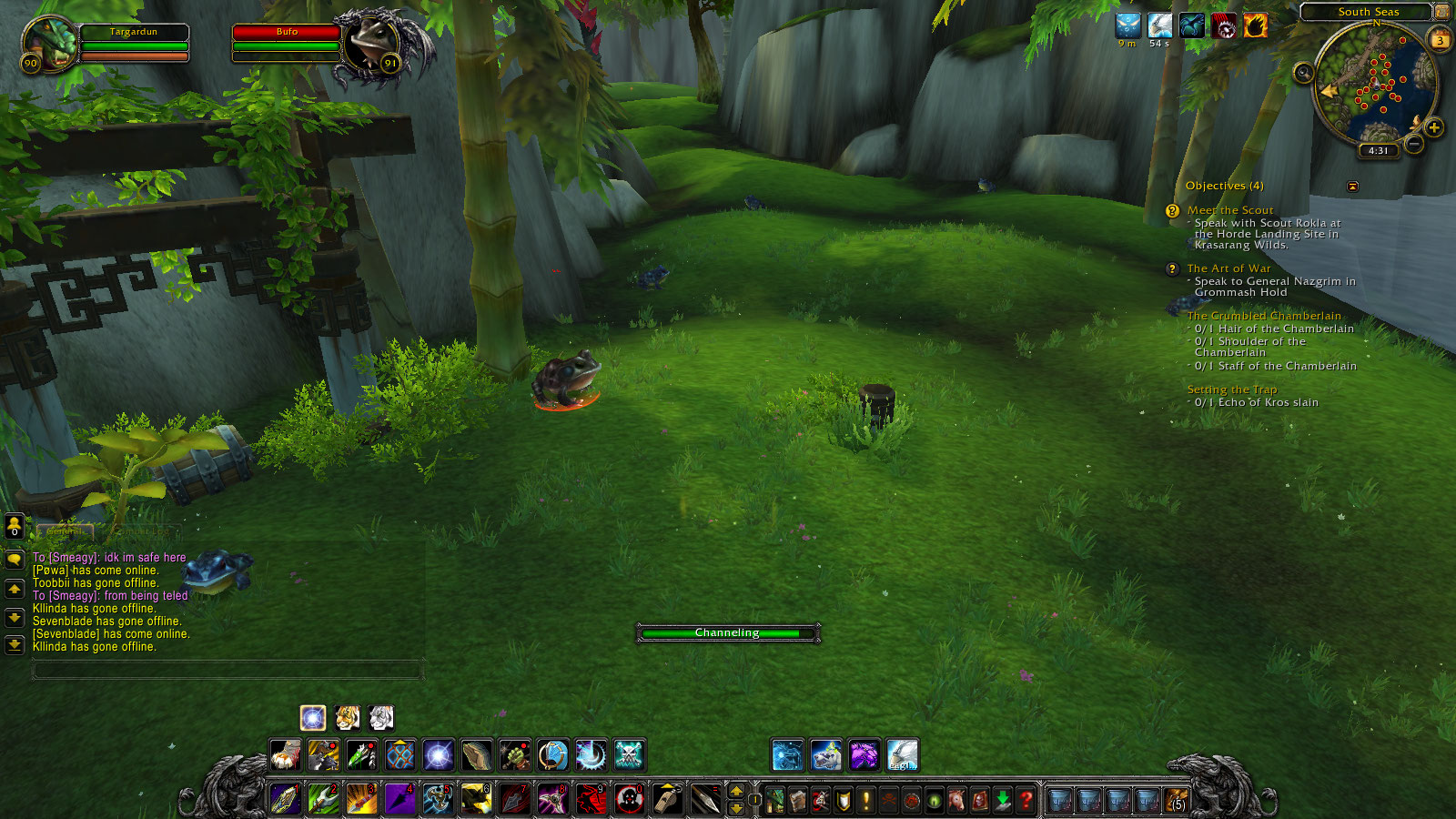Image resolution: width=1456 pixels, height=819 pixels.
Task: Cancel the eagle aspect buff beneath the minimap
Action: [1160, 25]
